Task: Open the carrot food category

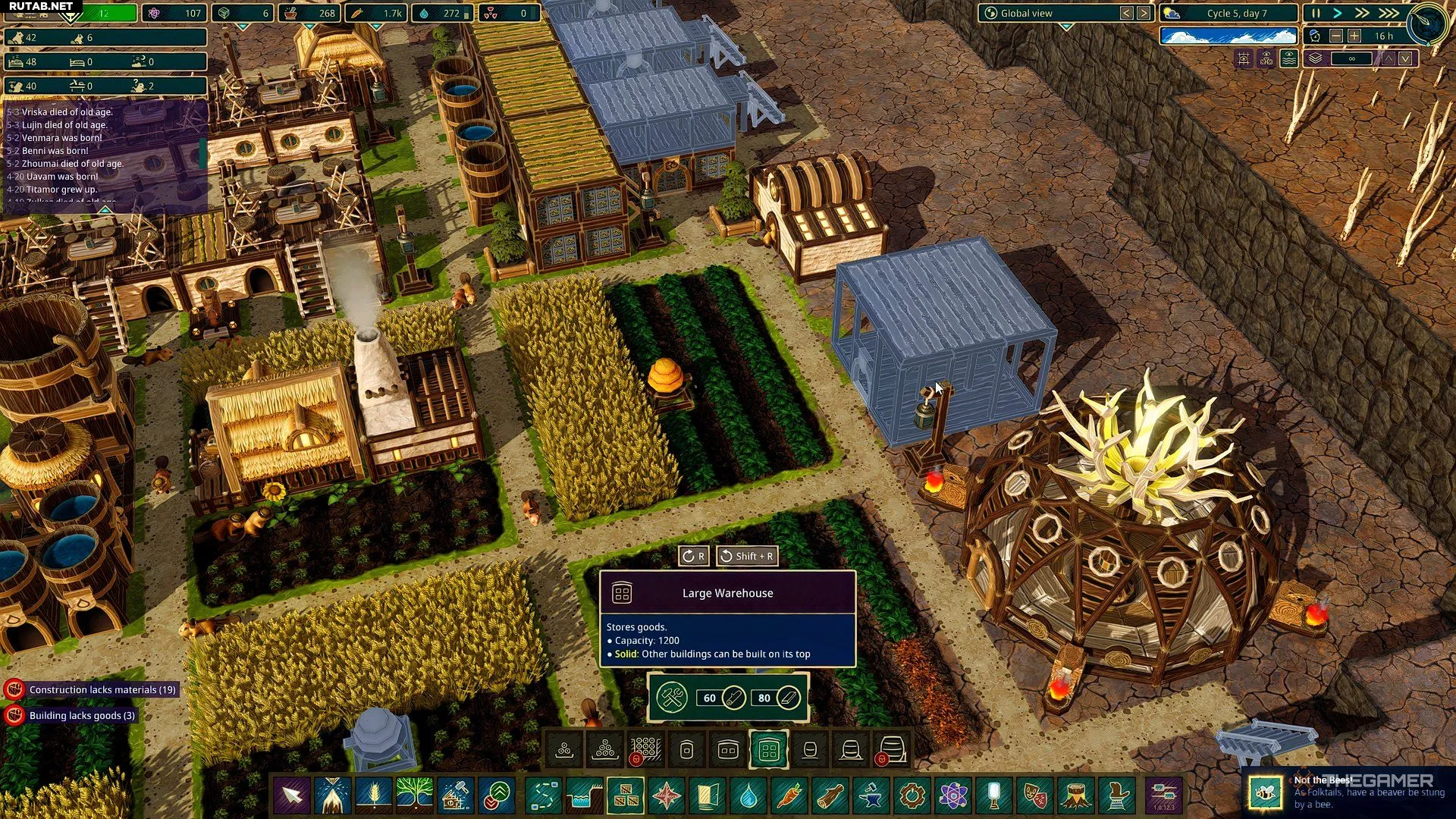Action: point(789,795)
